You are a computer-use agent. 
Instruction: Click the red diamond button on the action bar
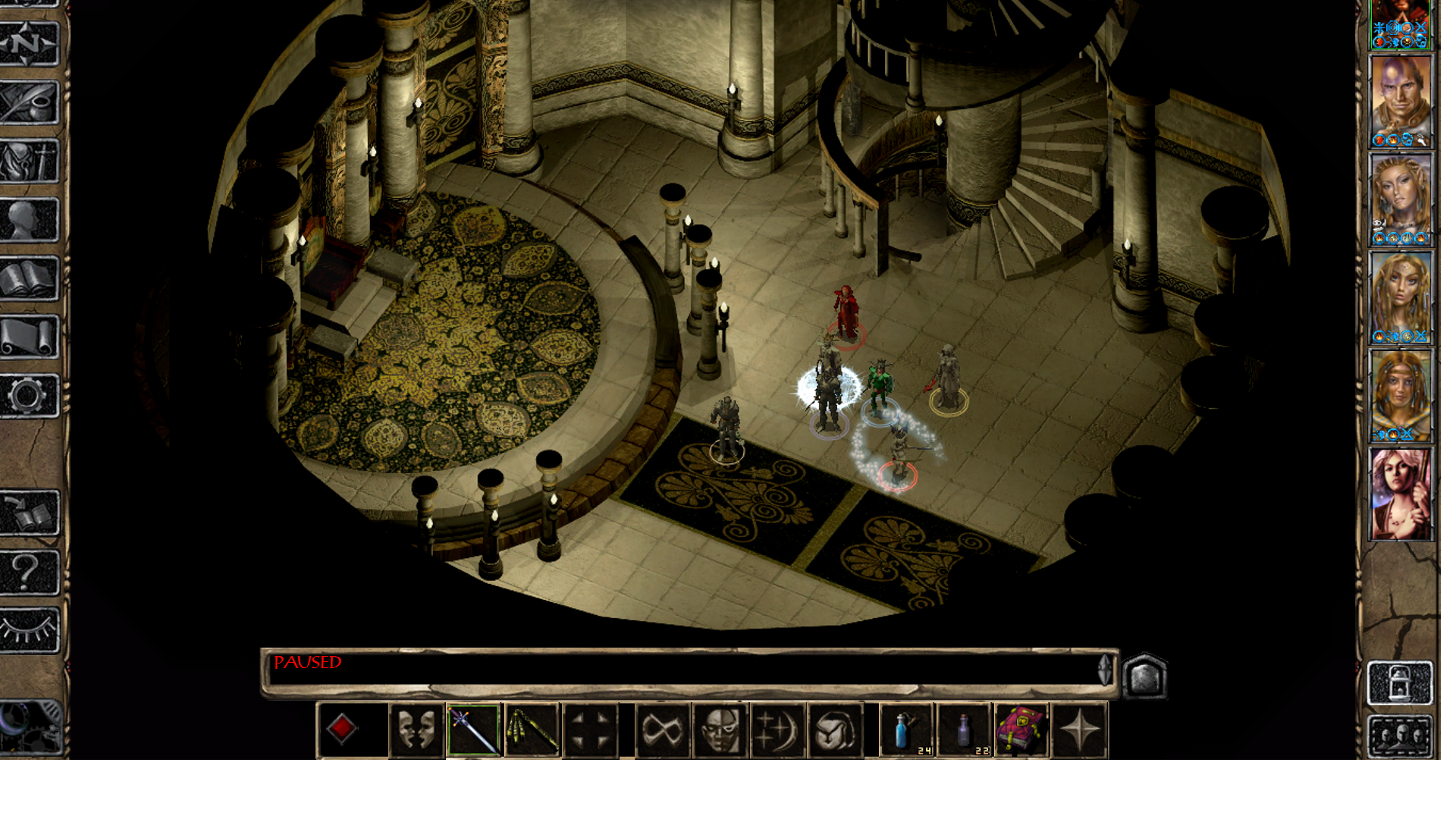[x=342, y=730]
